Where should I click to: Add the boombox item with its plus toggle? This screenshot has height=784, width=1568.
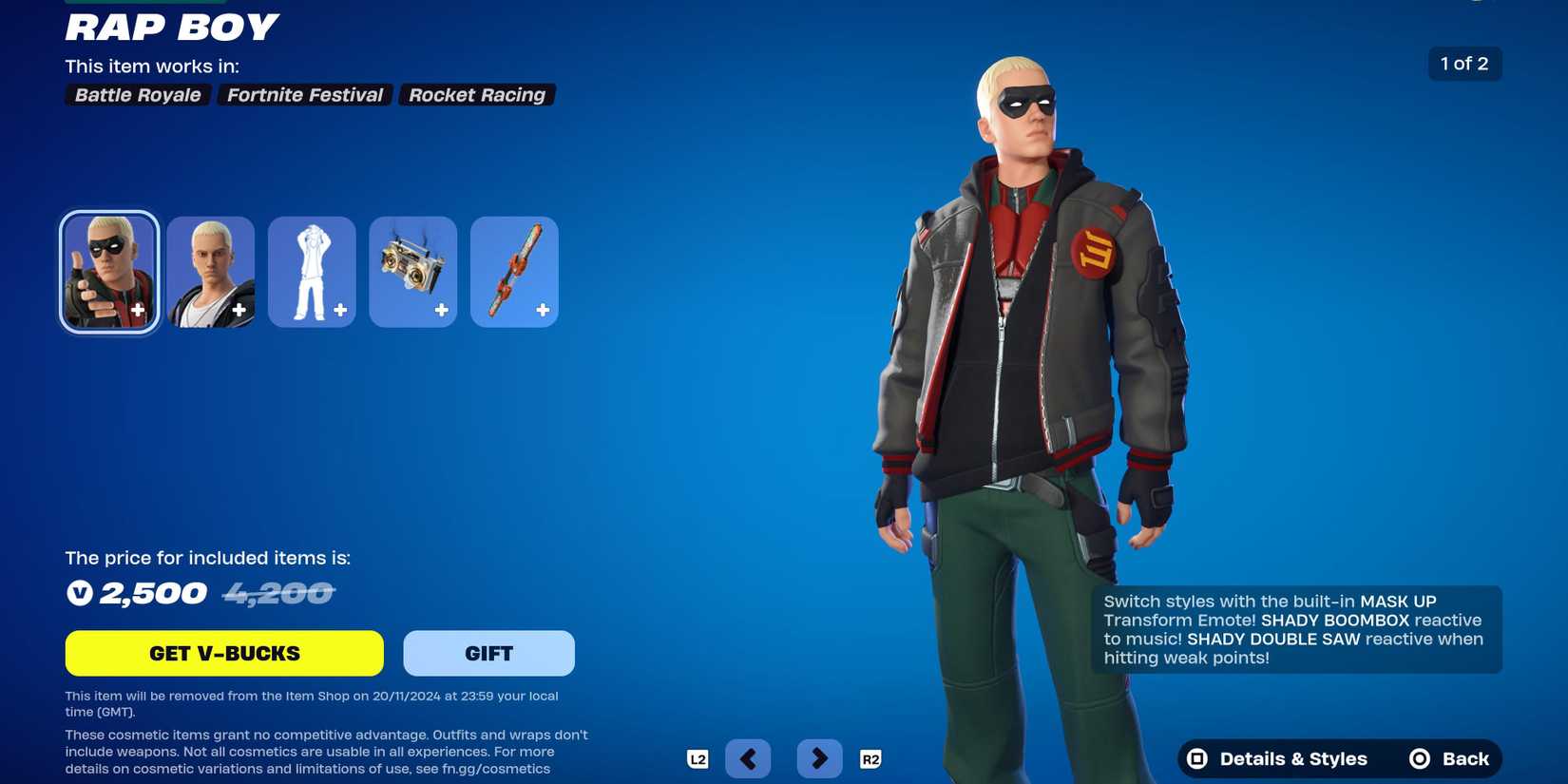click(x=441, y=309)
